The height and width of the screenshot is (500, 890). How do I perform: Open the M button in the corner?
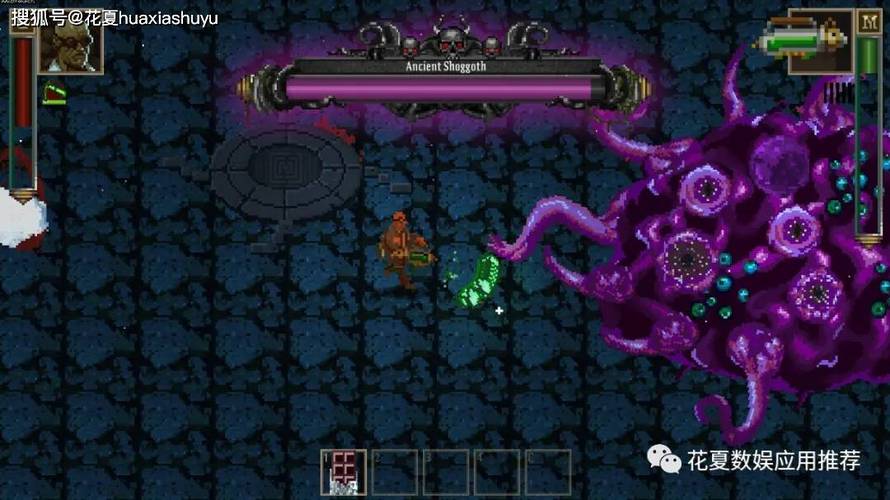[x=868, y=23]
